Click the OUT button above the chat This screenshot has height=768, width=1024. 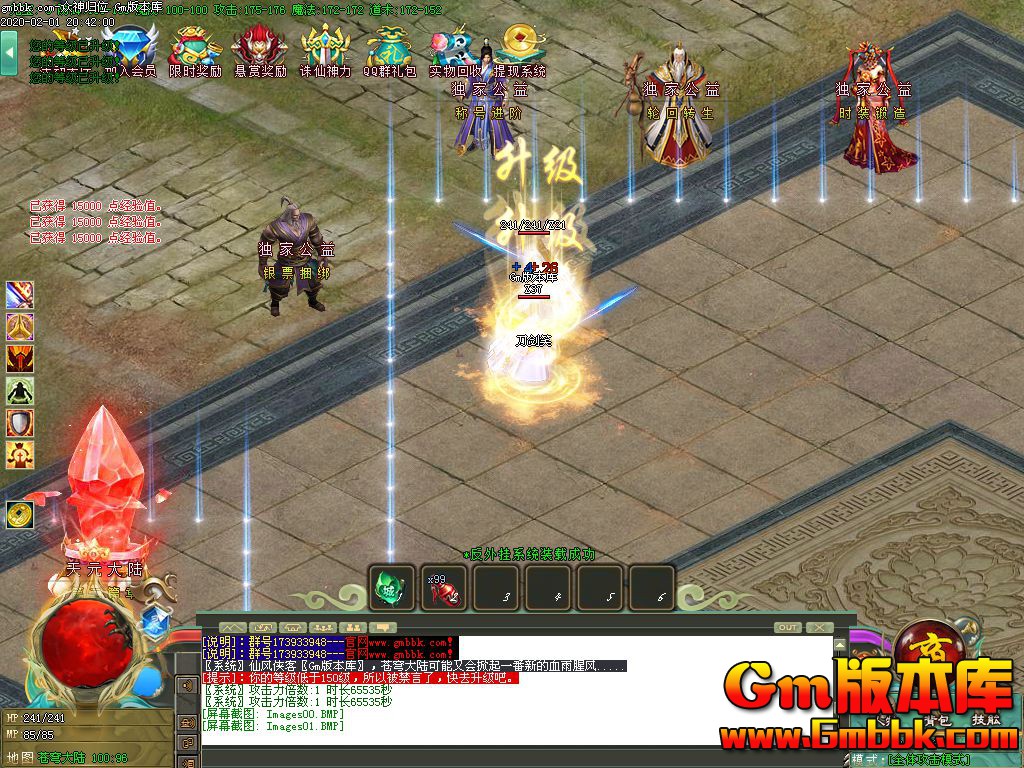[788, 627]
